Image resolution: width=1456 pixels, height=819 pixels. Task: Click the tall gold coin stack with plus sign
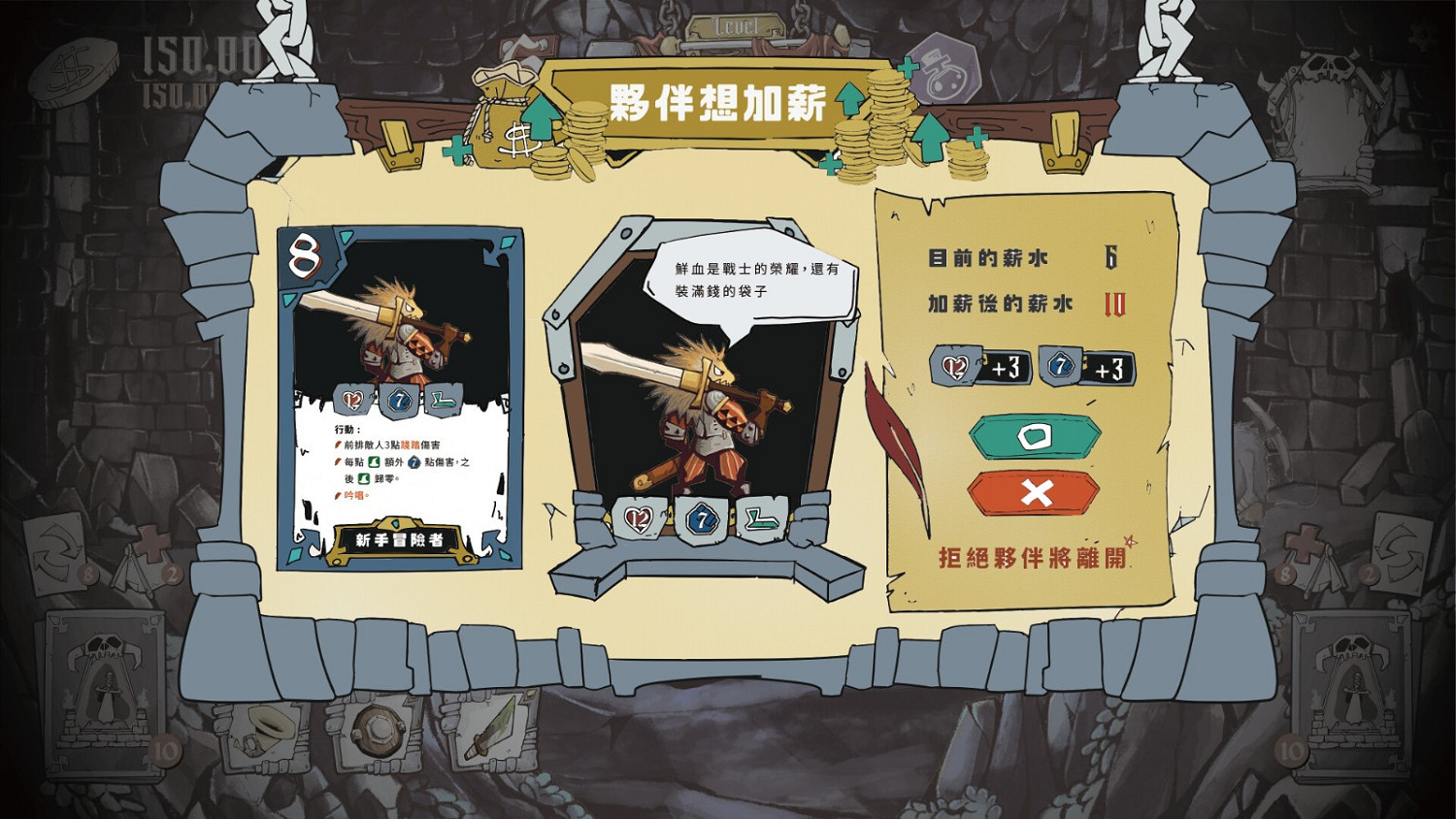885,112
